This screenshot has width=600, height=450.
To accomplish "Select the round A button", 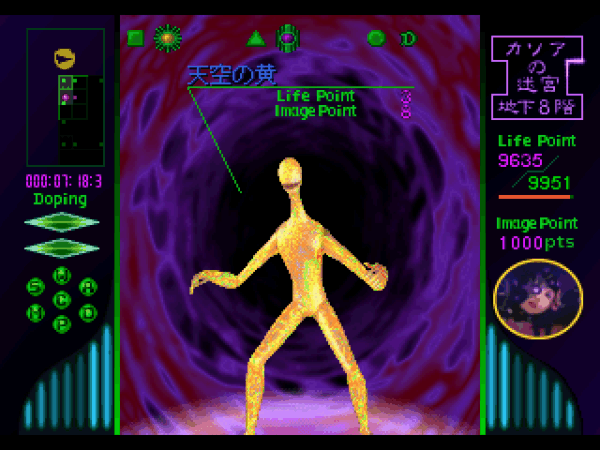I will pos(88,287).
